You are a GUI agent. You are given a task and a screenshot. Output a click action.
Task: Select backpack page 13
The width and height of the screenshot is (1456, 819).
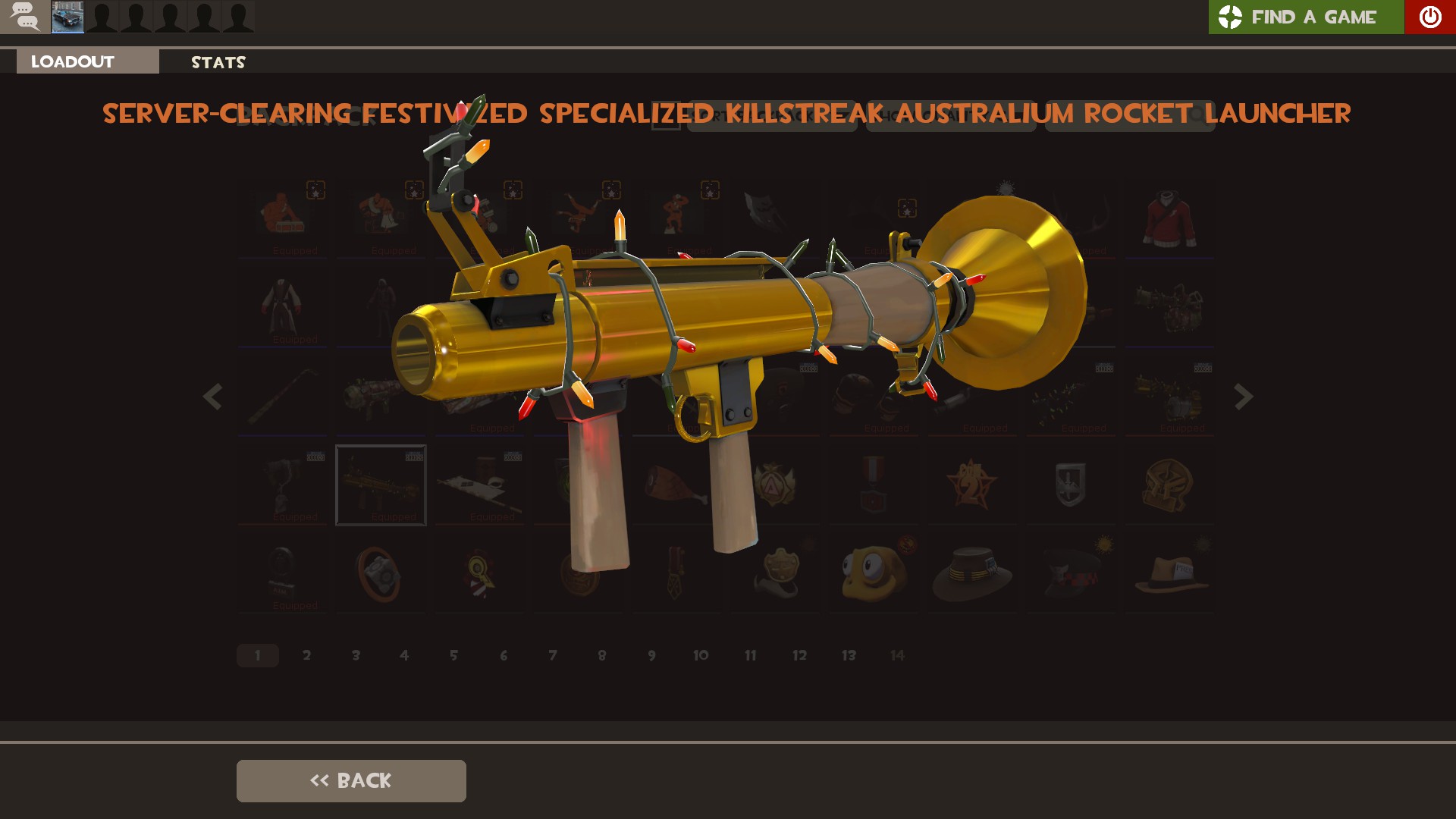[849, 655]
